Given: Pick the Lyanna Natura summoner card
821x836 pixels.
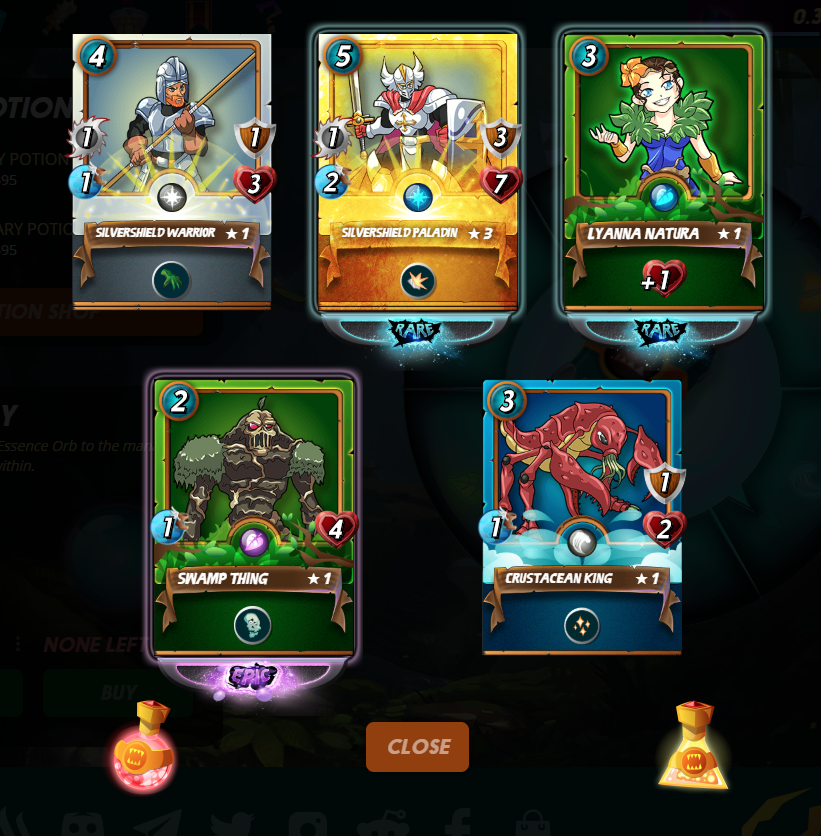Looking at the screenshot, I should (x=663, y=170).
